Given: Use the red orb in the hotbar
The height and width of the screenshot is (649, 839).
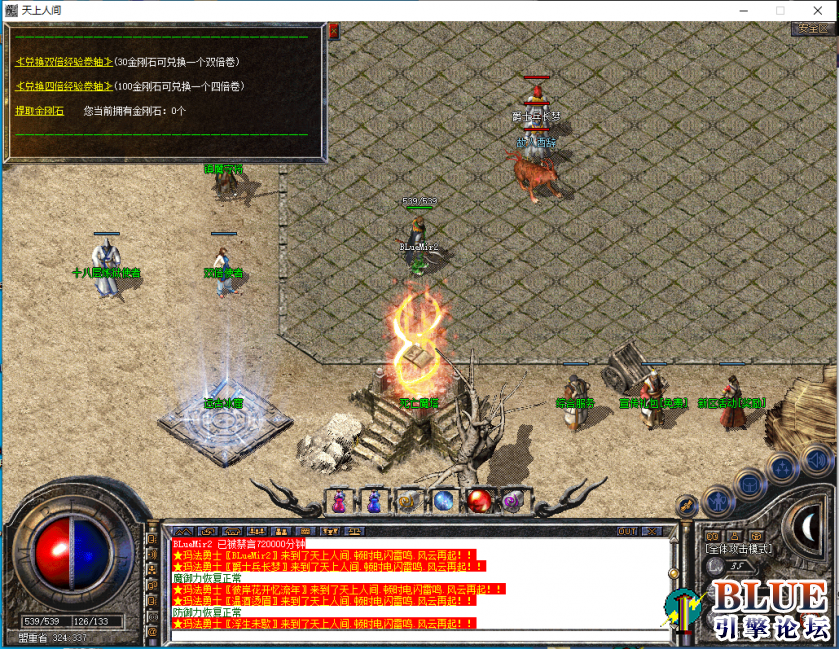Looking at the screenshot, I should [x=479, y=500].
